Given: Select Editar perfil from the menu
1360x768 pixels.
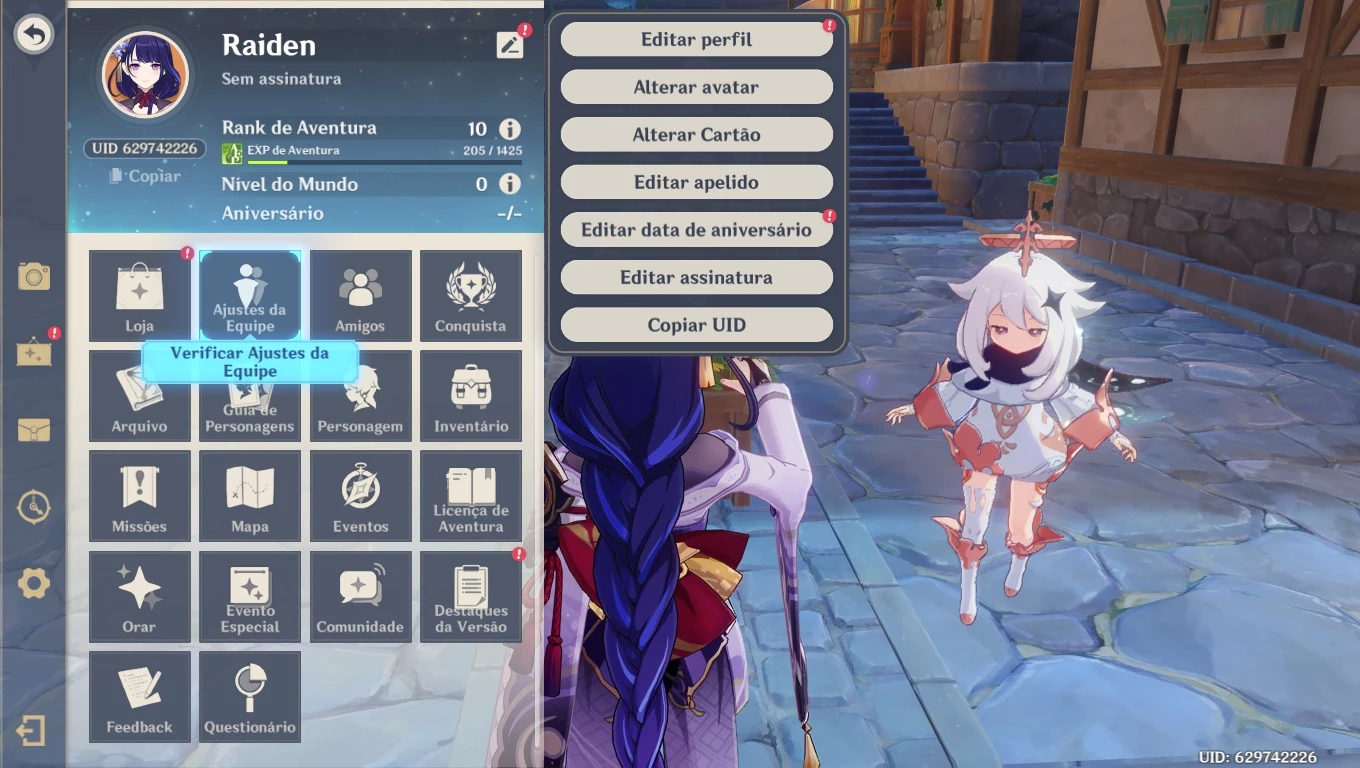Looking at the screenshot, I should click(x=695, y=39).
